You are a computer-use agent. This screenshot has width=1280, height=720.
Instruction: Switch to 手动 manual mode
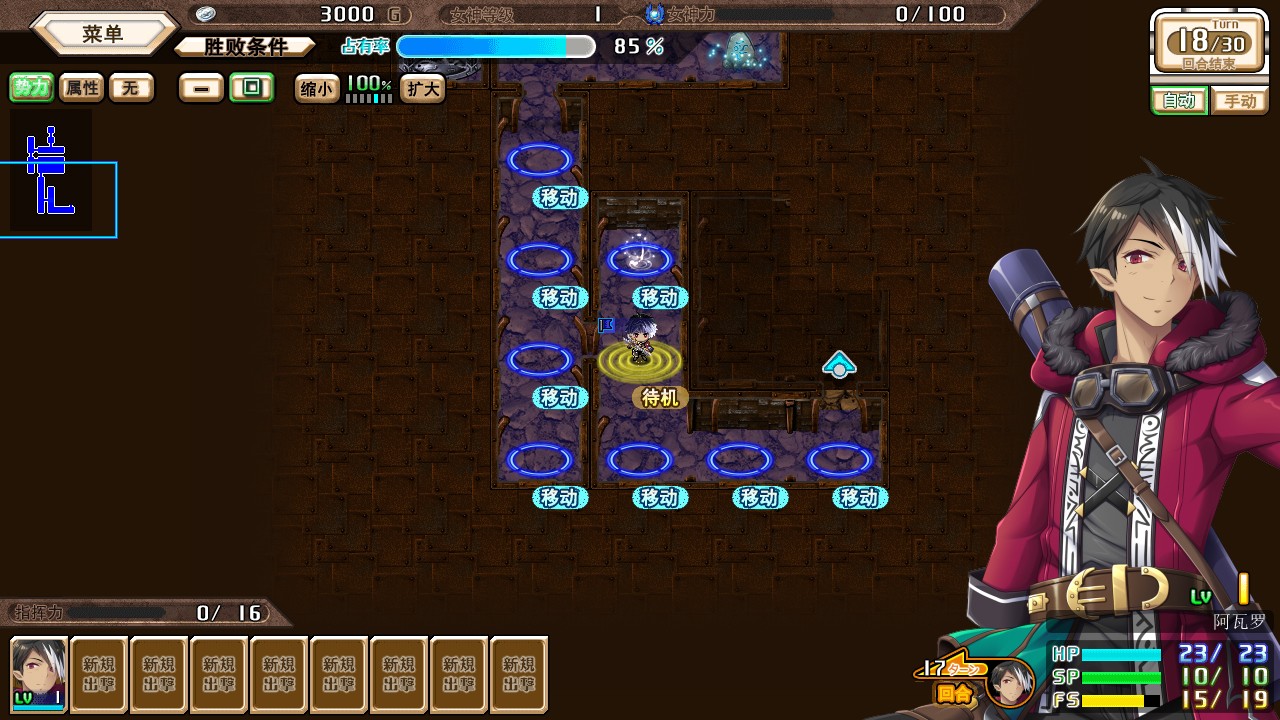click(x=1239, y=101)
